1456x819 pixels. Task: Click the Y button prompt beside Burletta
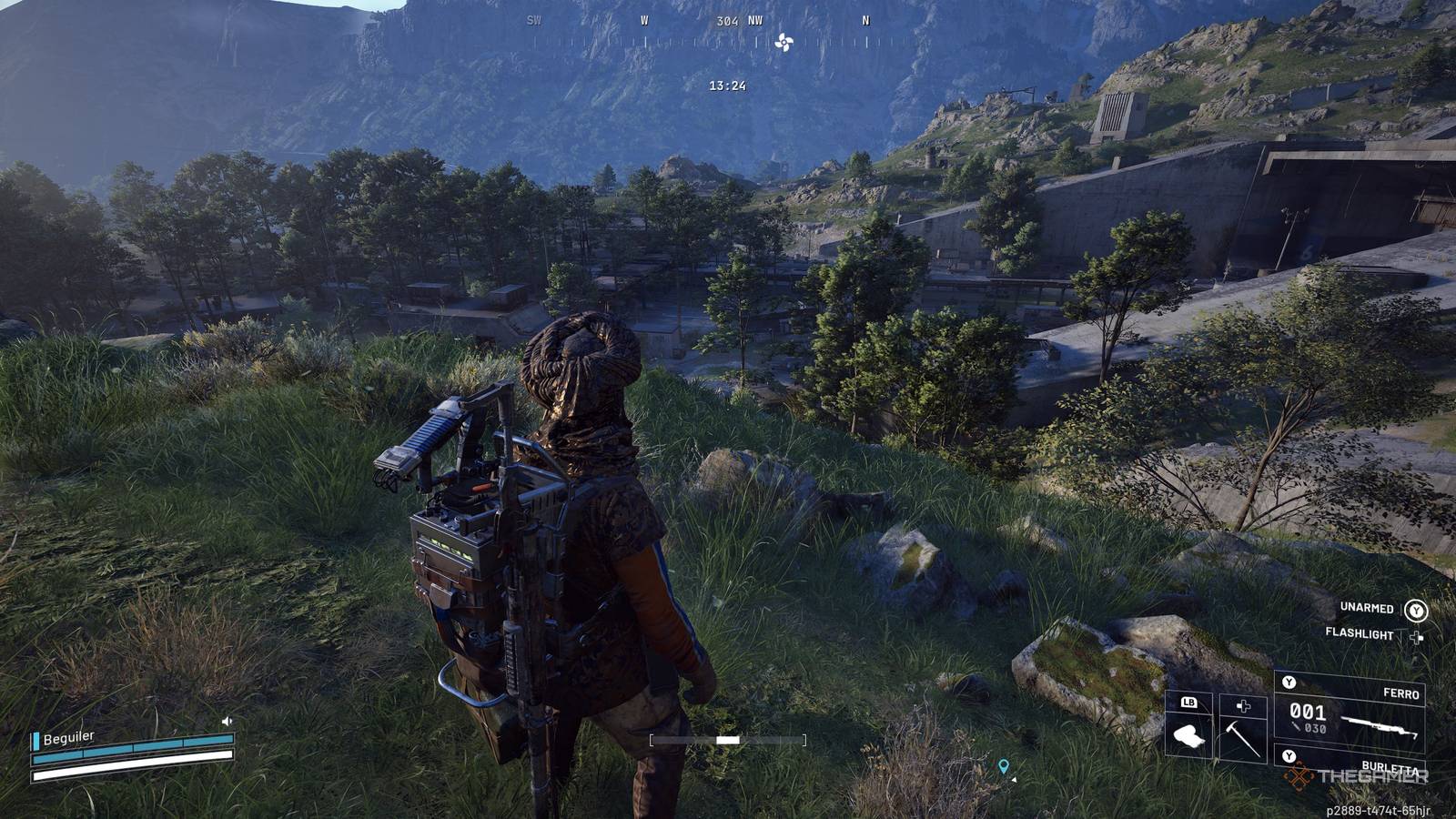[1289, 755]
